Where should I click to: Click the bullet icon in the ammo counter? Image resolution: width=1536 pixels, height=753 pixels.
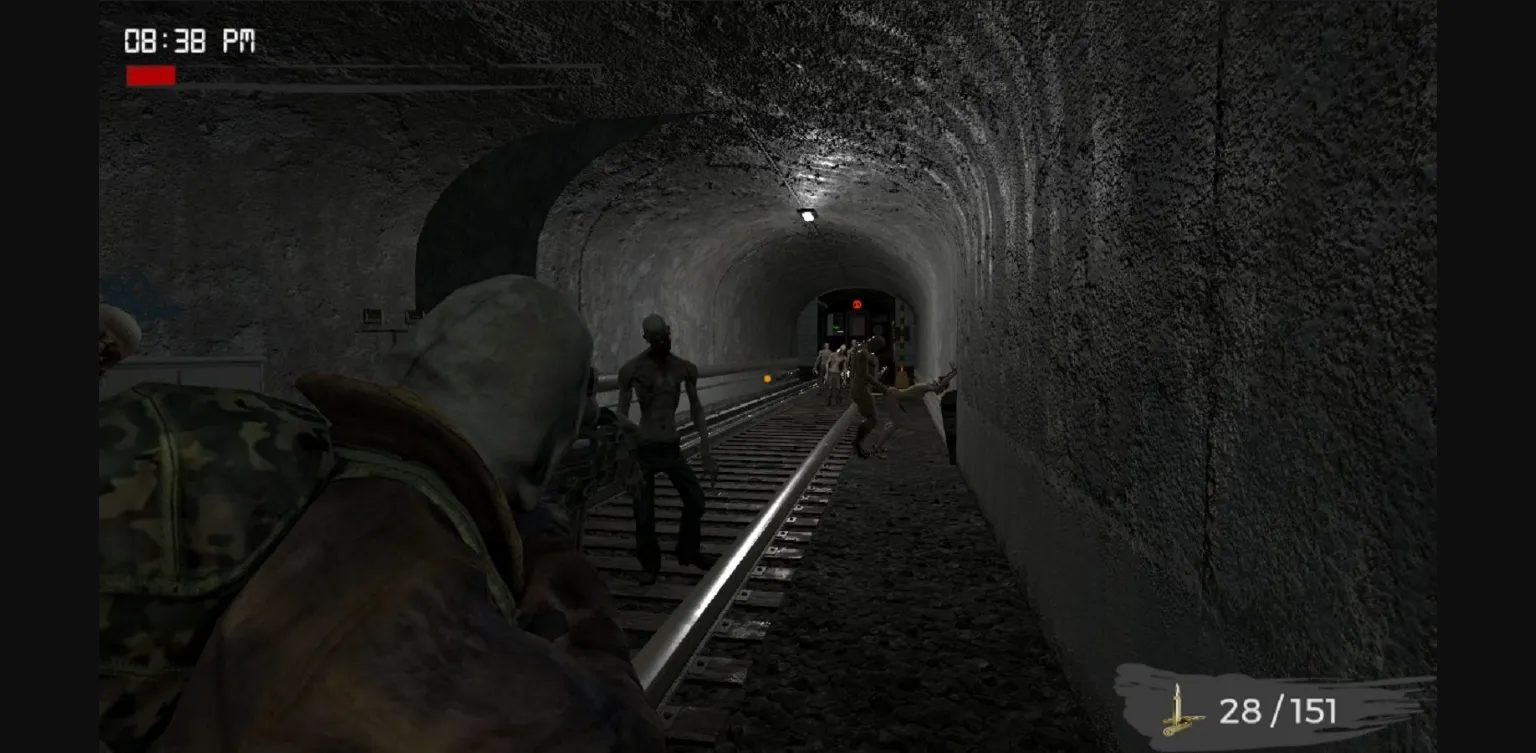pos(1180,712)
